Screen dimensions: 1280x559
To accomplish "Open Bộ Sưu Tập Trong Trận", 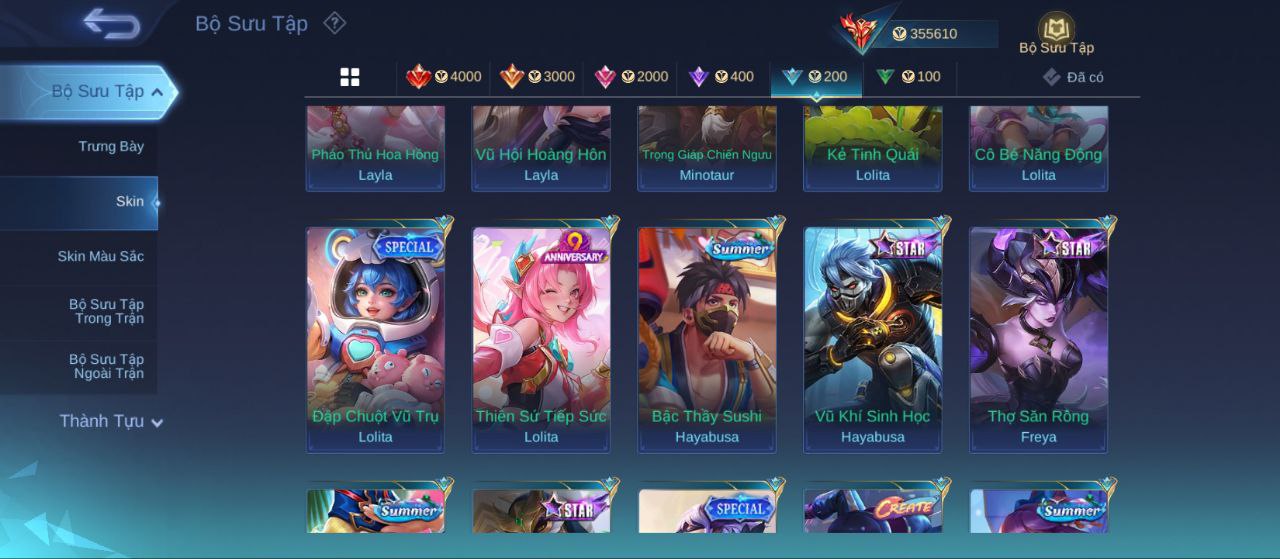I will tap(106, 312).
